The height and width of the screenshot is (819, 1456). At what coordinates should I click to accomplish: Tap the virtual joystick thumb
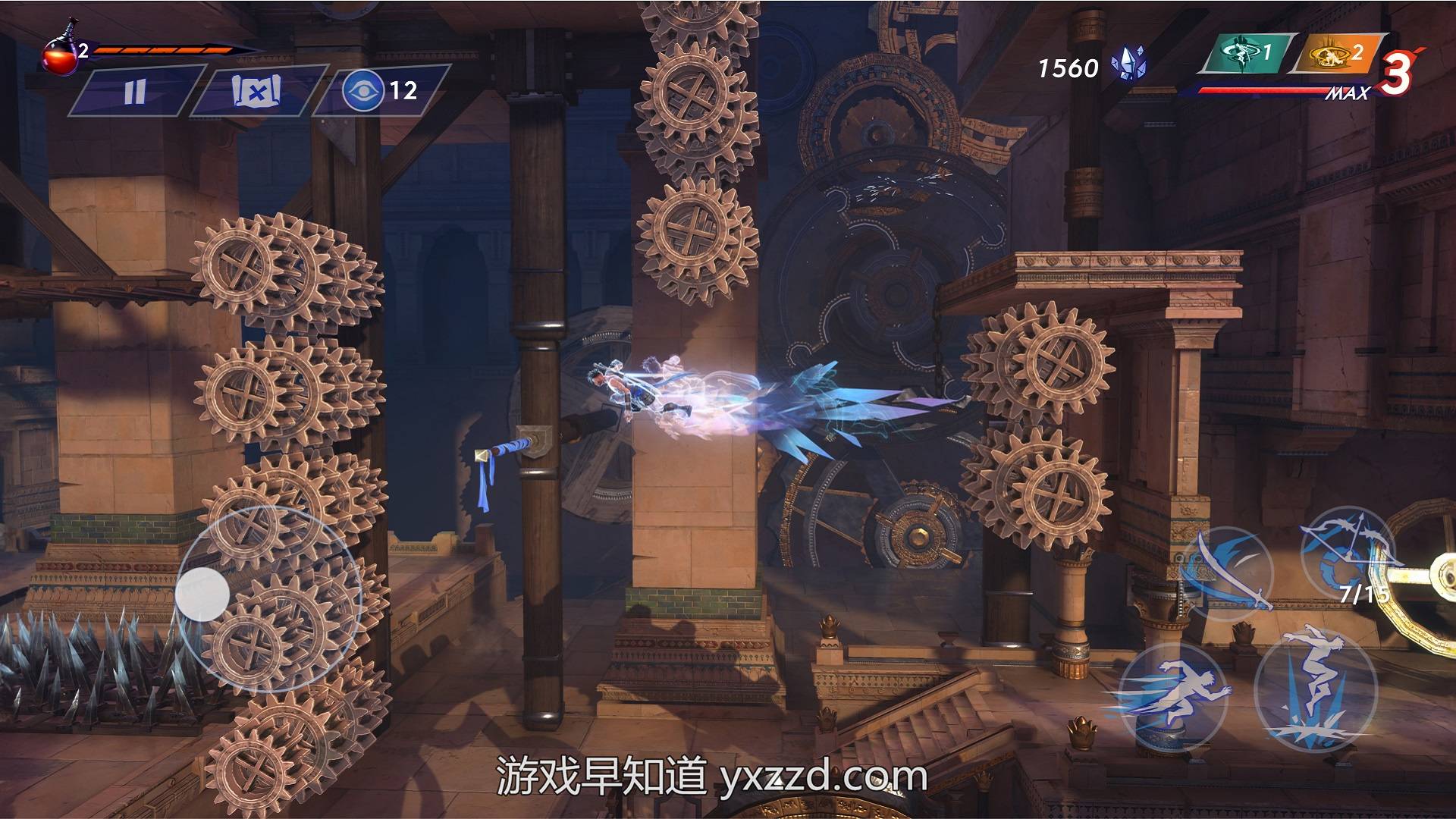tap(202, 593)
